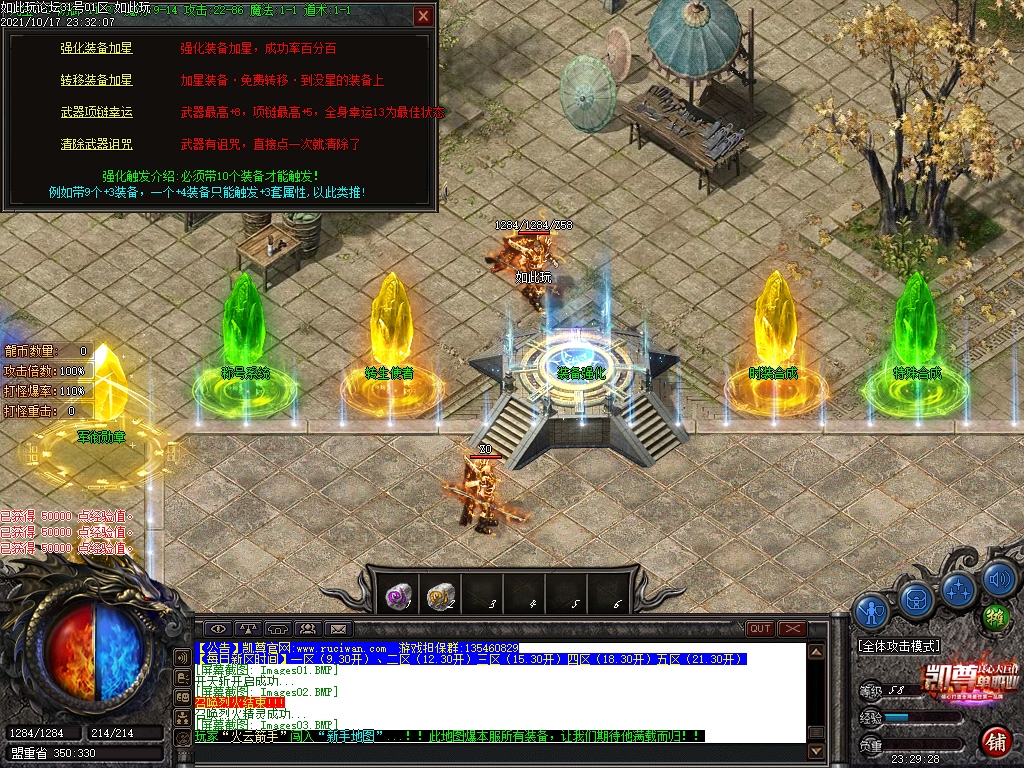The image size is (1024, 768).
Task: Use the purple scroll in hotbar slot 1
Action: click(398, 597)
